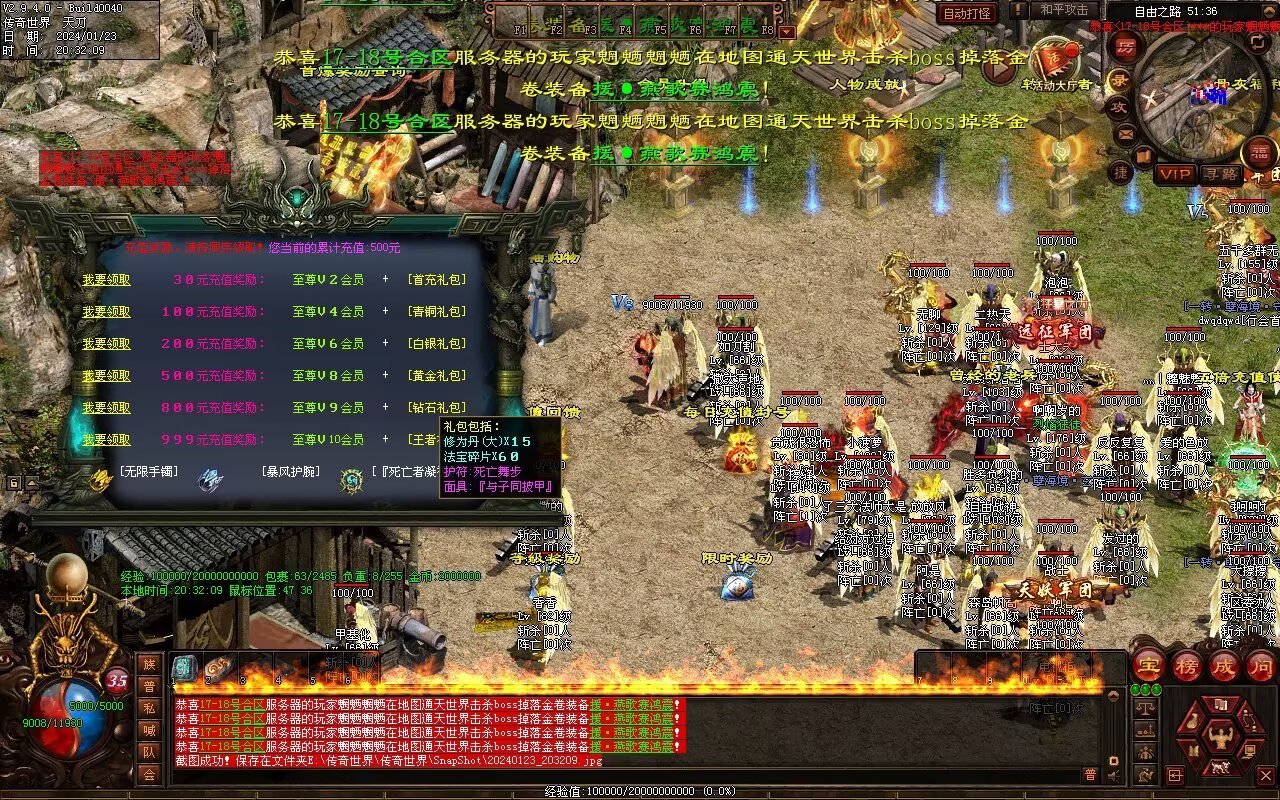Viewport: 1280px width, 800px height.
Task: Claim the 30 元 recharge reward
Action: [x=106, y=280]
